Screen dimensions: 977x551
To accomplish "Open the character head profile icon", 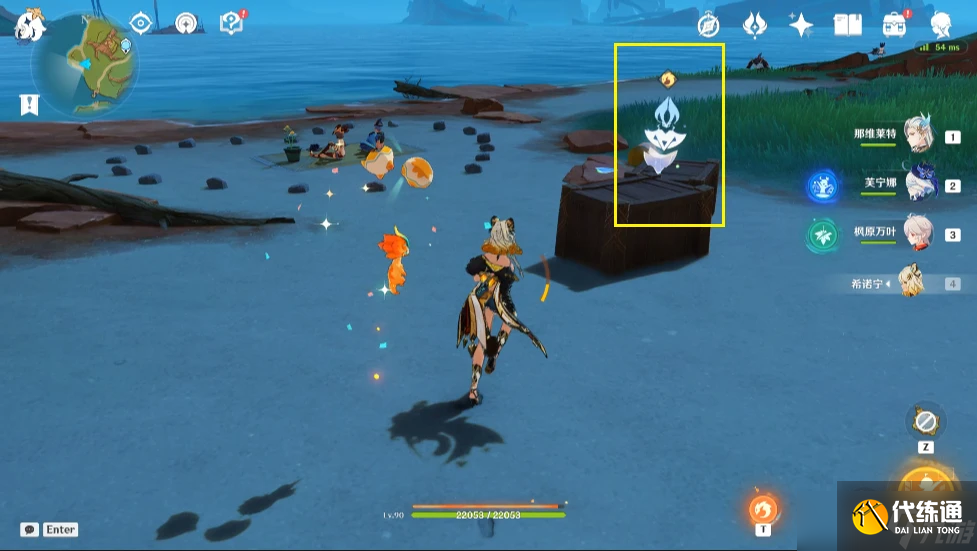I will (x=941, y=25).
